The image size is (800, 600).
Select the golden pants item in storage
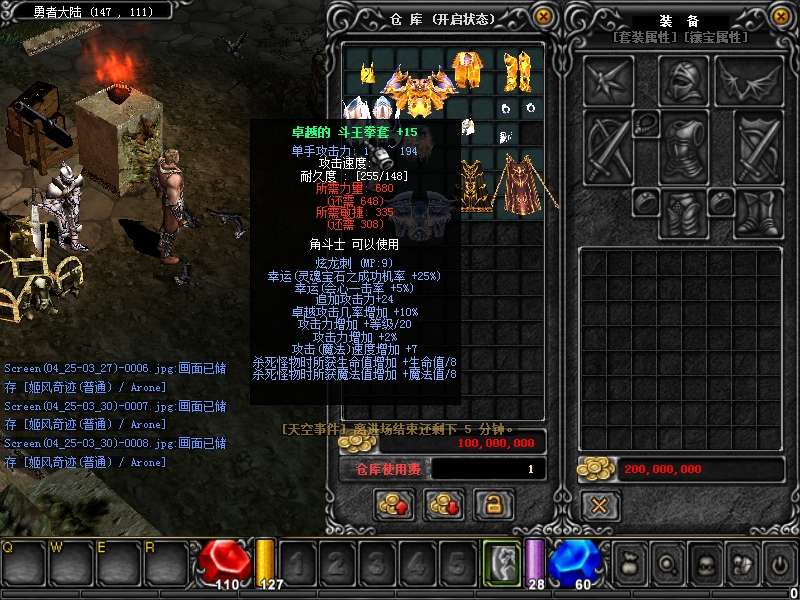518,70
